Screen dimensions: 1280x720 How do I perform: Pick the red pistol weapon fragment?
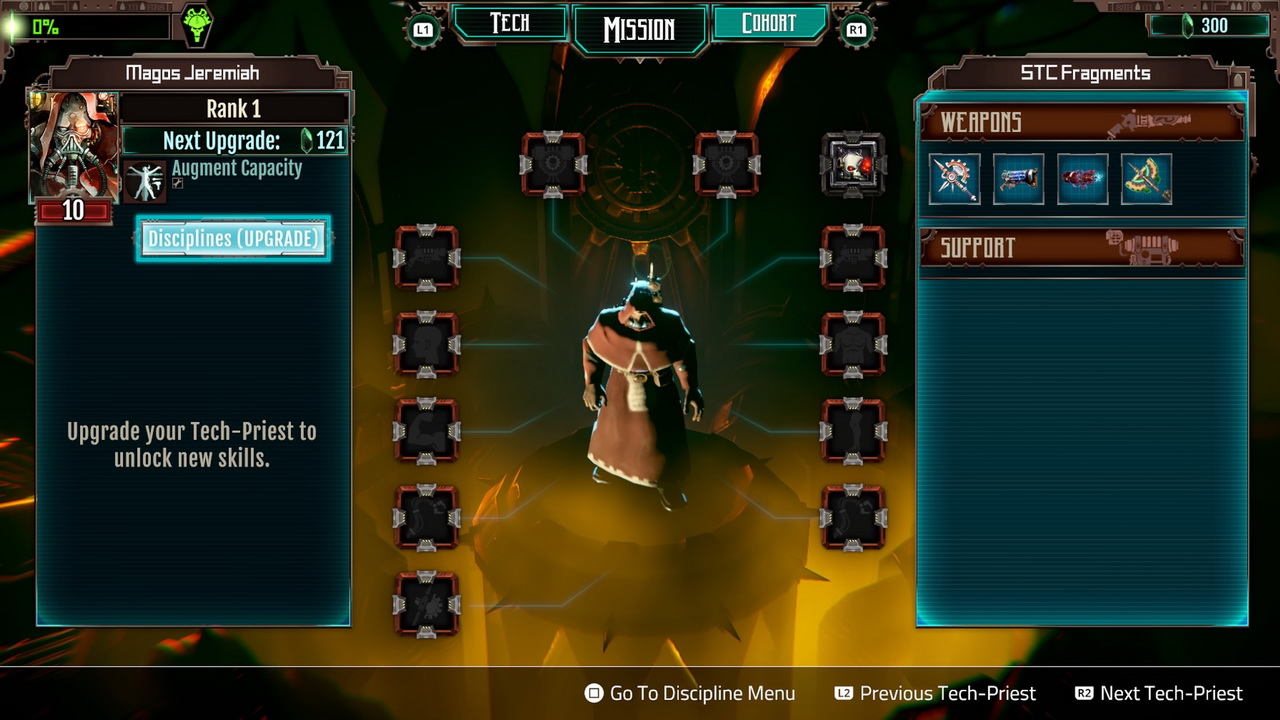pyautogui.click(x=1082, y=179)
